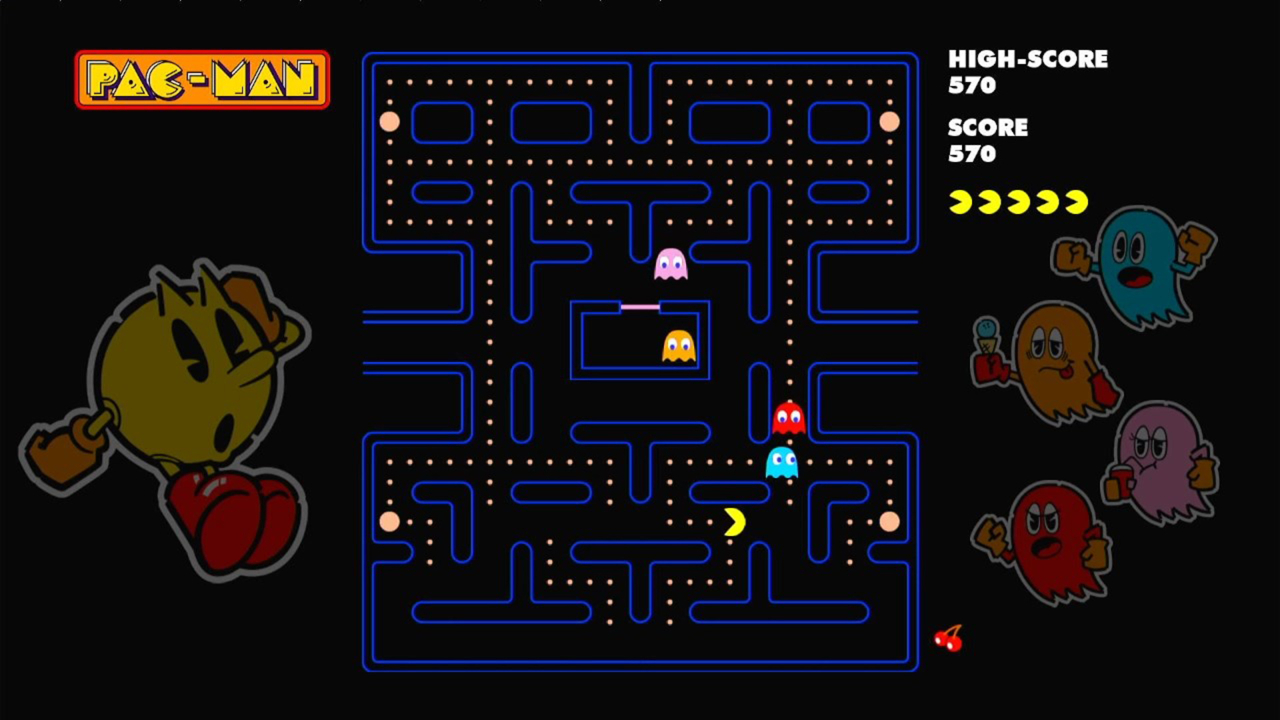Select the power pellet near bottom-left of maze

tap(389, 522)
